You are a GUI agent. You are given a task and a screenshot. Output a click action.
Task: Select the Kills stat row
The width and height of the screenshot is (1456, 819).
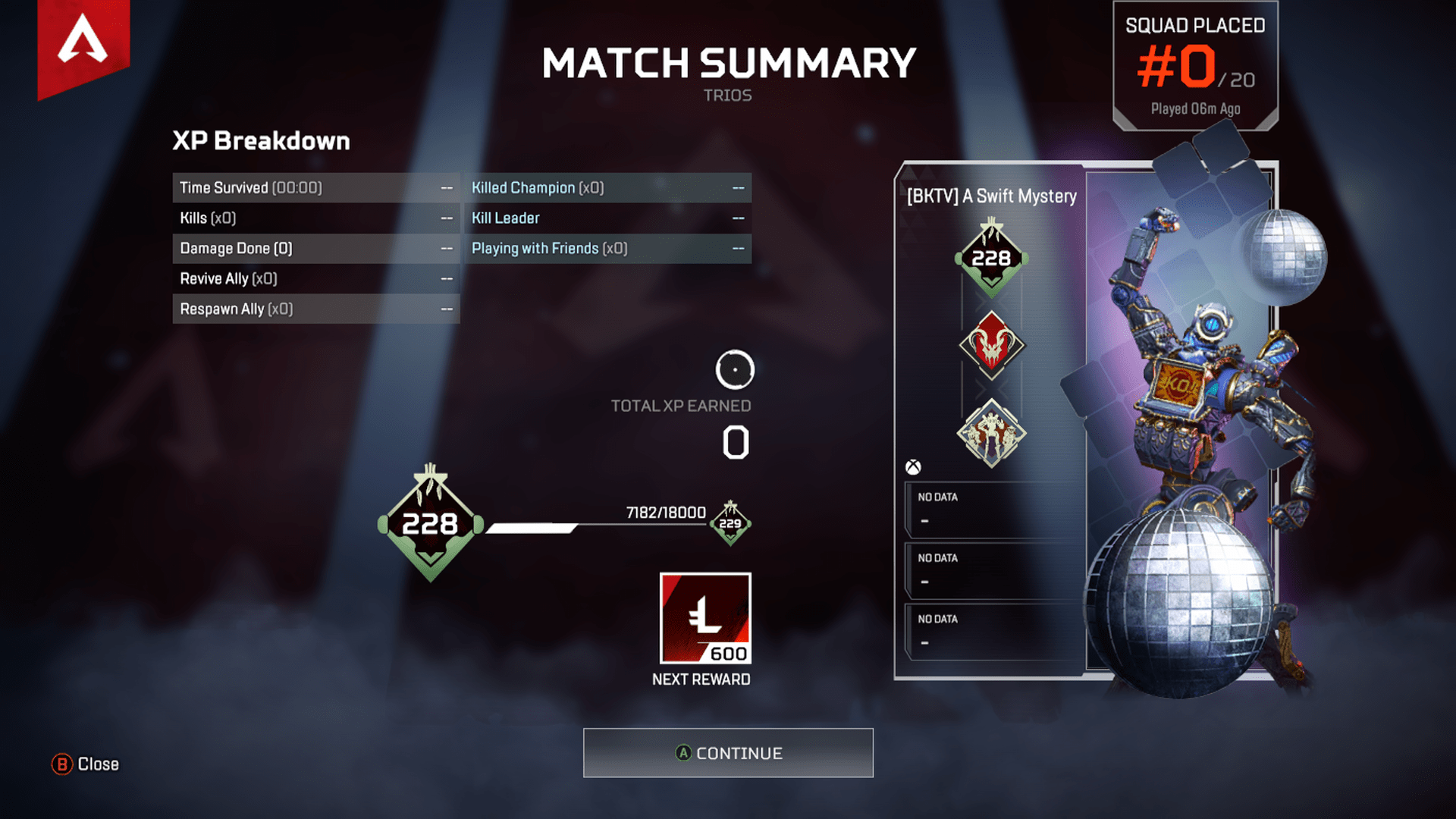pyautogui.click(x=316, y=218)
